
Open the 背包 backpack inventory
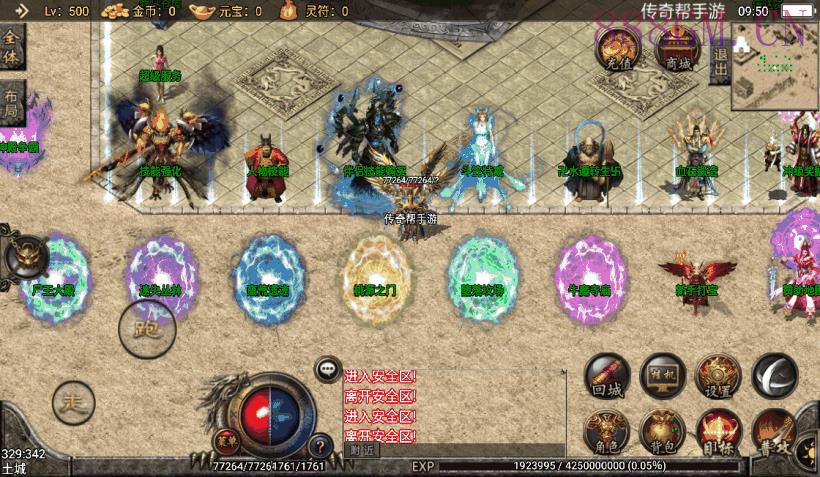tap(662, 432)
